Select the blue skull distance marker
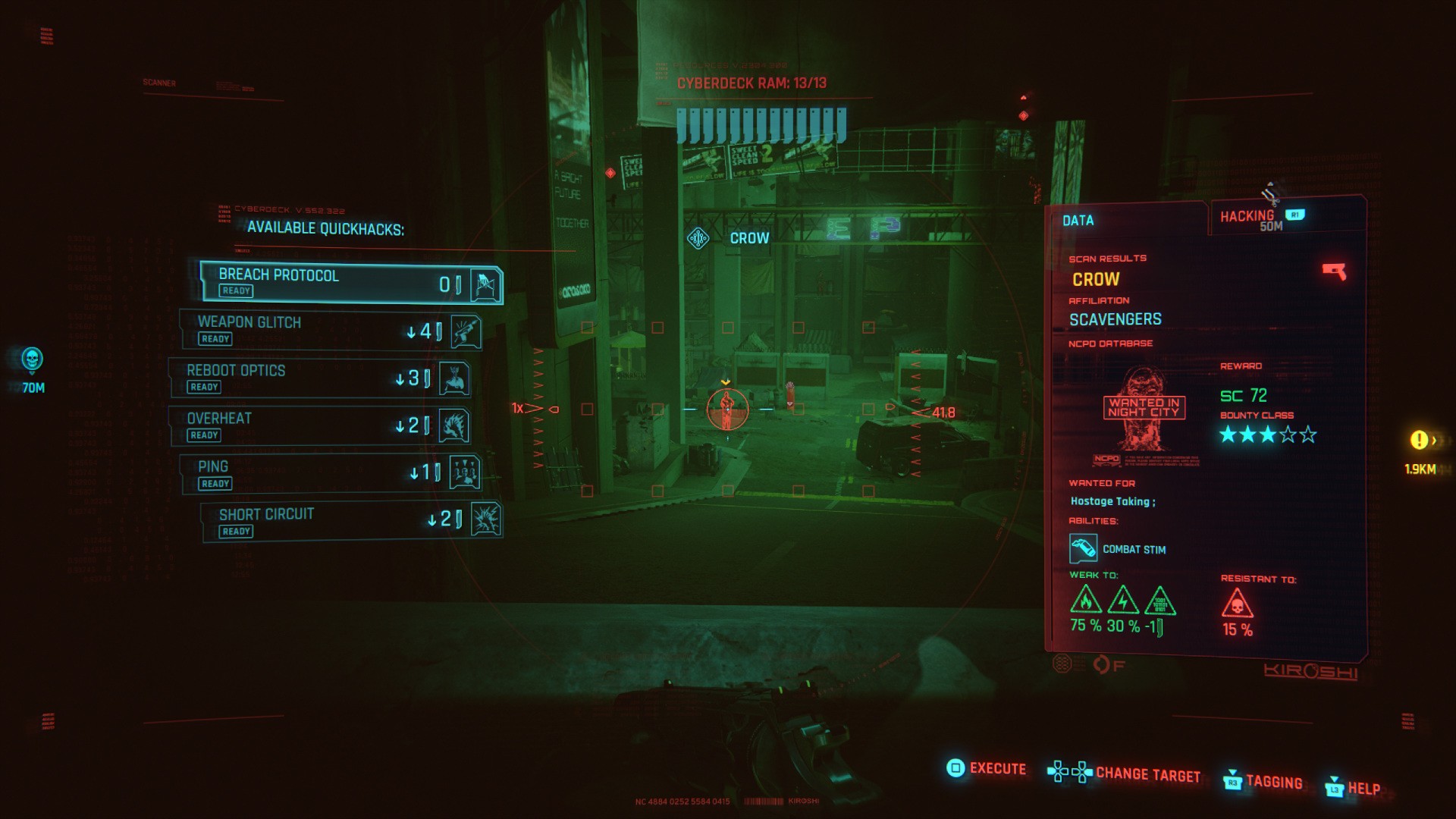This screenshot has height=819, width=1456. pos(32,359)
